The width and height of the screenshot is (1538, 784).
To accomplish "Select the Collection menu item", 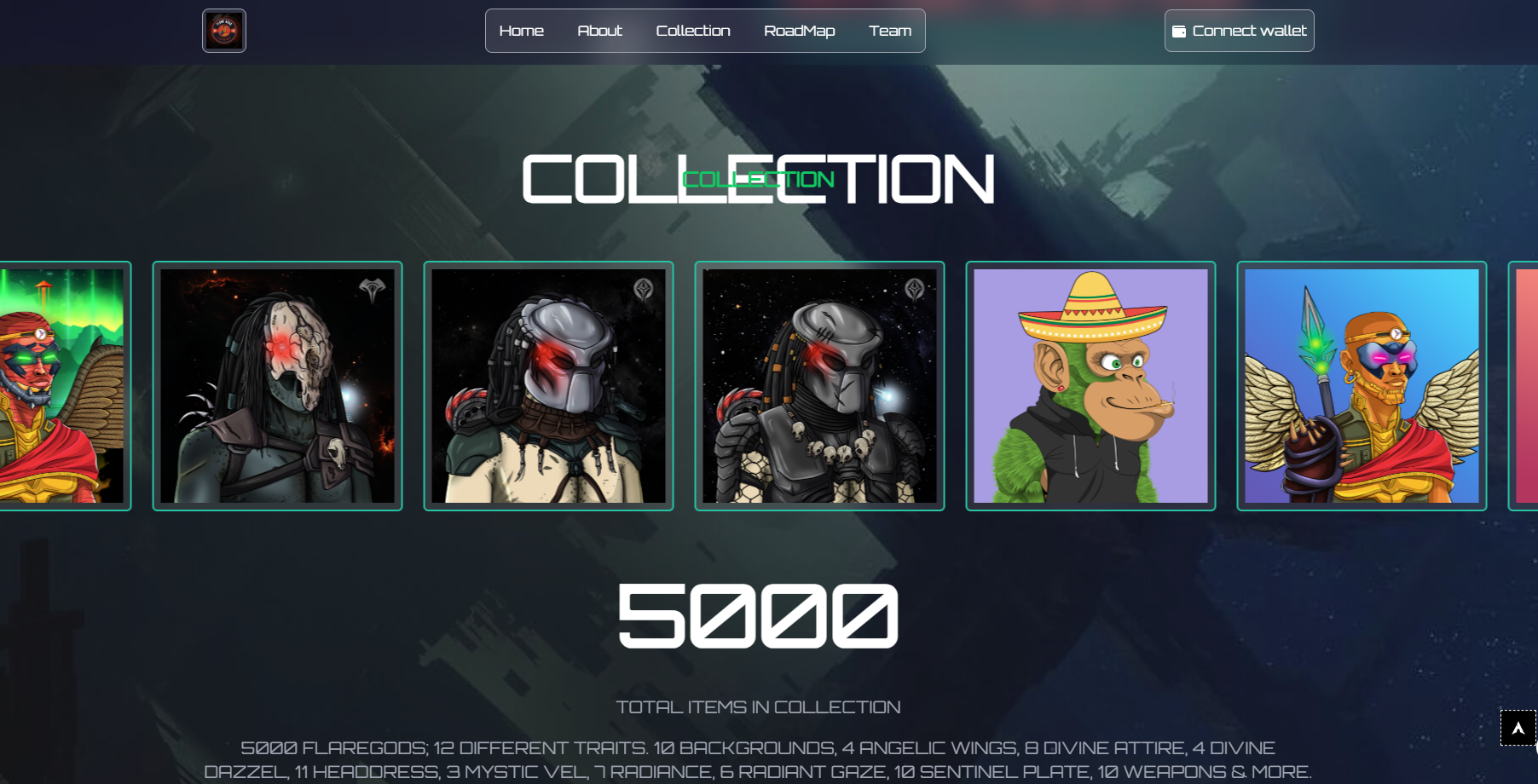I will tap(693, 31).
